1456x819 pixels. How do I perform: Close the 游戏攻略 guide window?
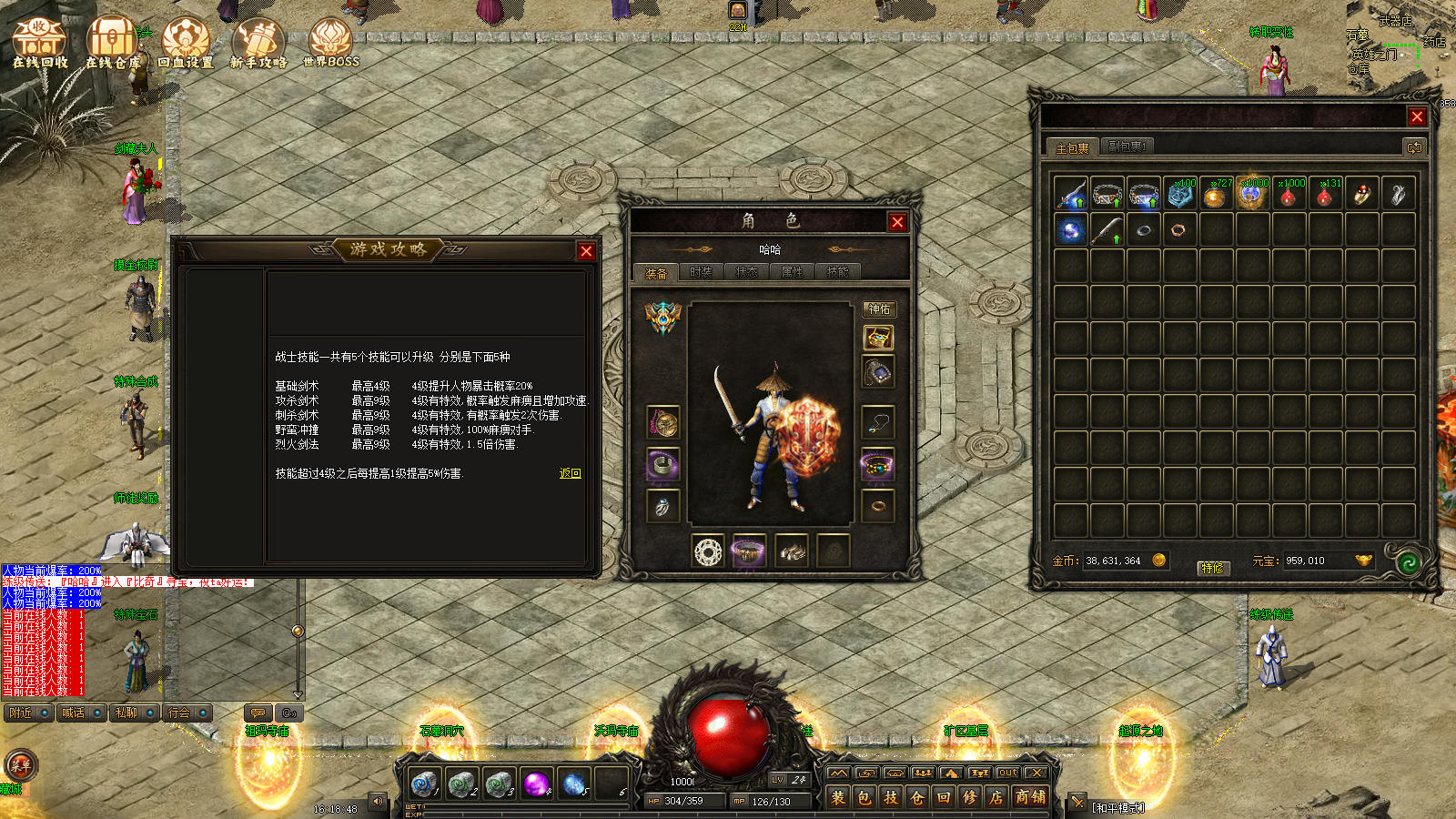click(586, 251)
